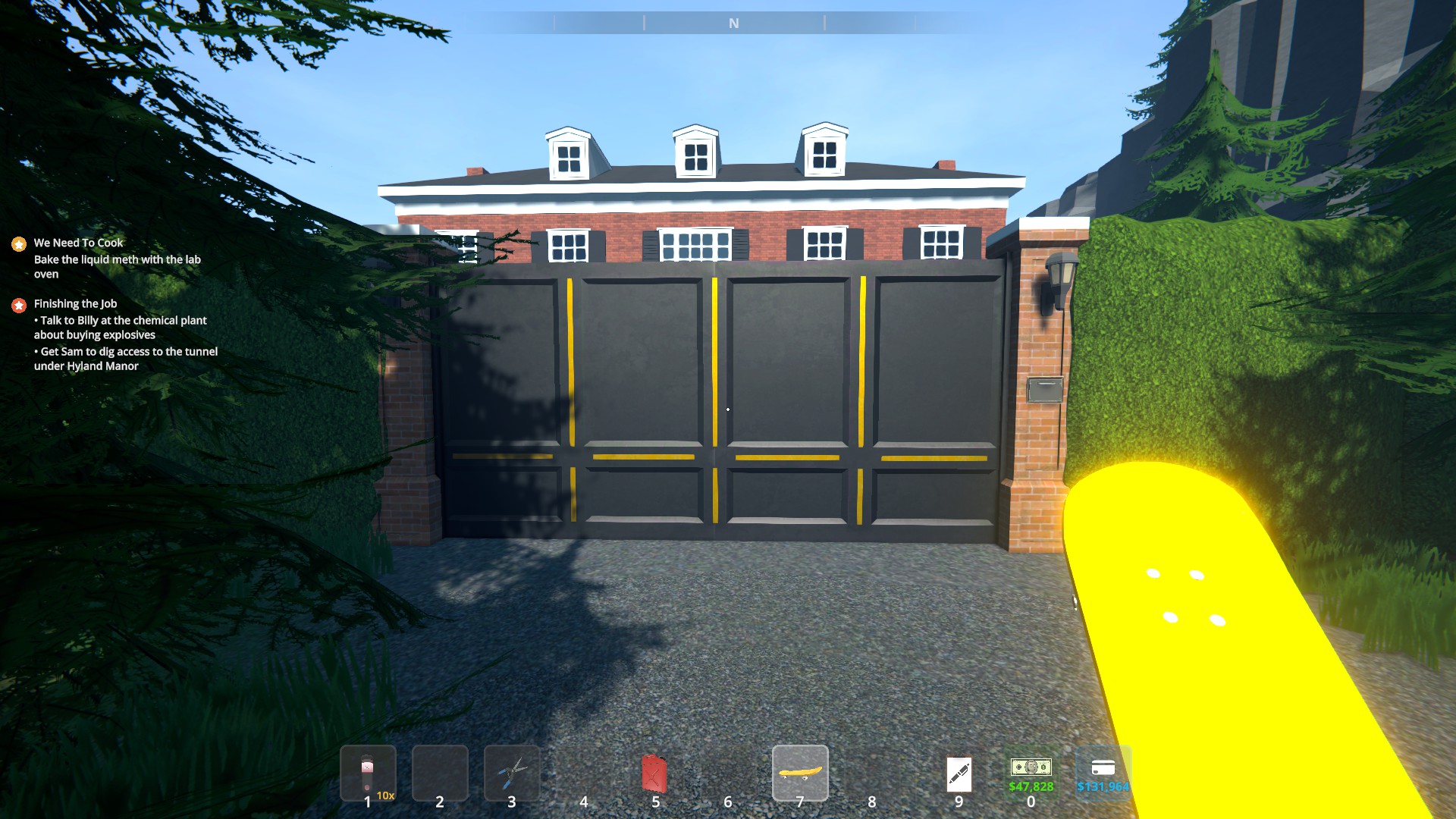Click empty hotbar slot 4
Viewport: 1456px width, 819px height.
(x=584, y=772)
